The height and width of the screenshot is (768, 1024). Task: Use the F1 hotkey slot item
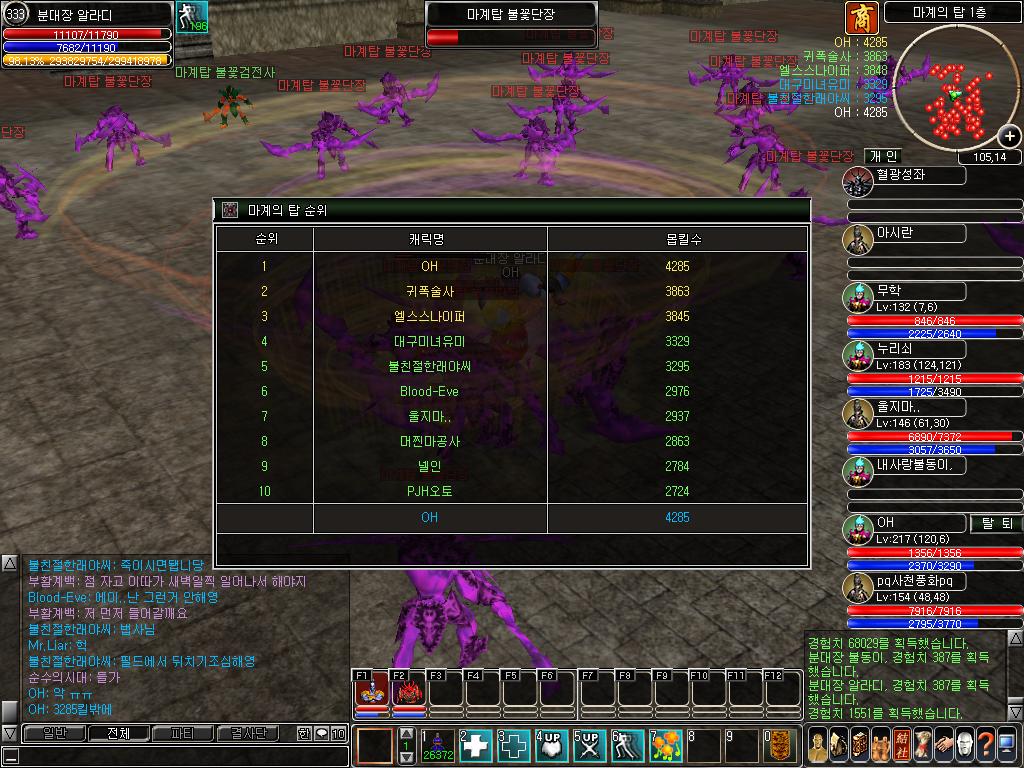pyautogui.click(x=372, y=691)
